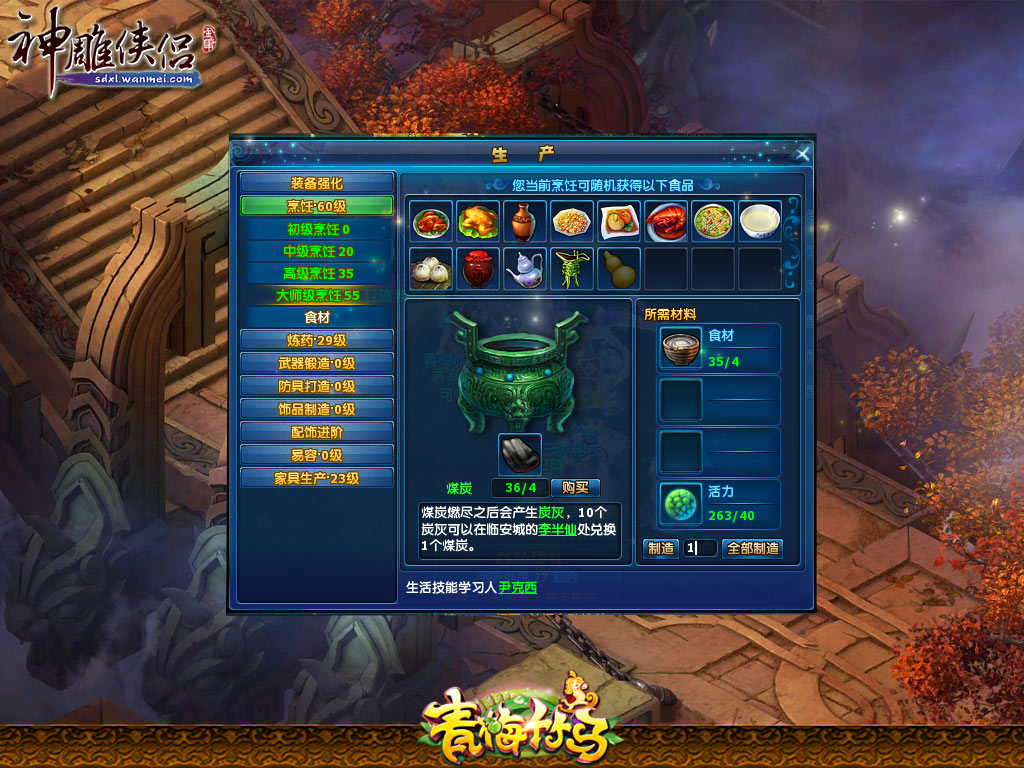Screen dimensions: 1024x768
Task: Choose 高级烹饪 35 recipe tier
Action: coord(318,273)
